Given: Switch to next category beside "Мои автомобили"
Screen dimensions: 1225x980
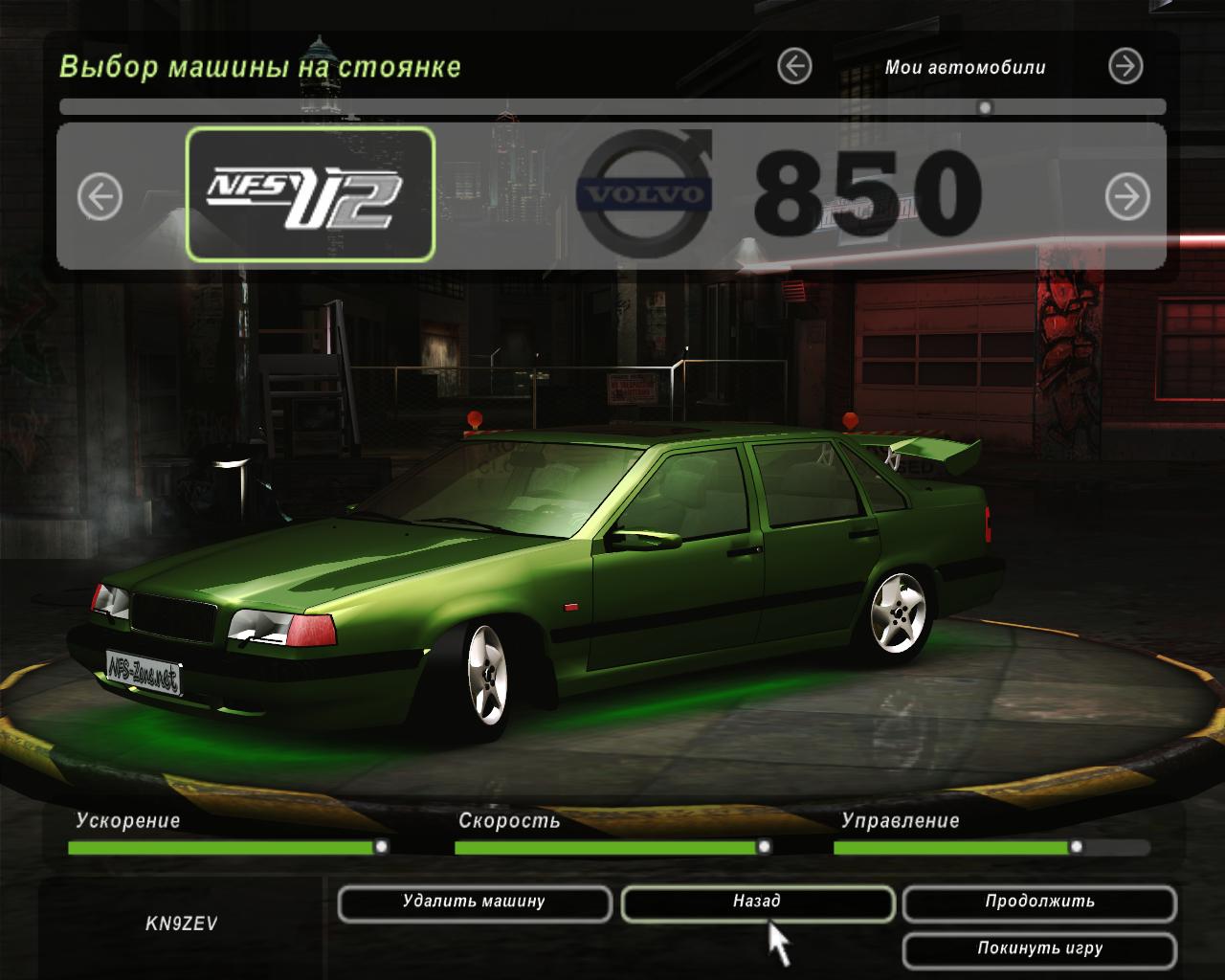Looking at the screenshot, I should tap(1125, 66).
